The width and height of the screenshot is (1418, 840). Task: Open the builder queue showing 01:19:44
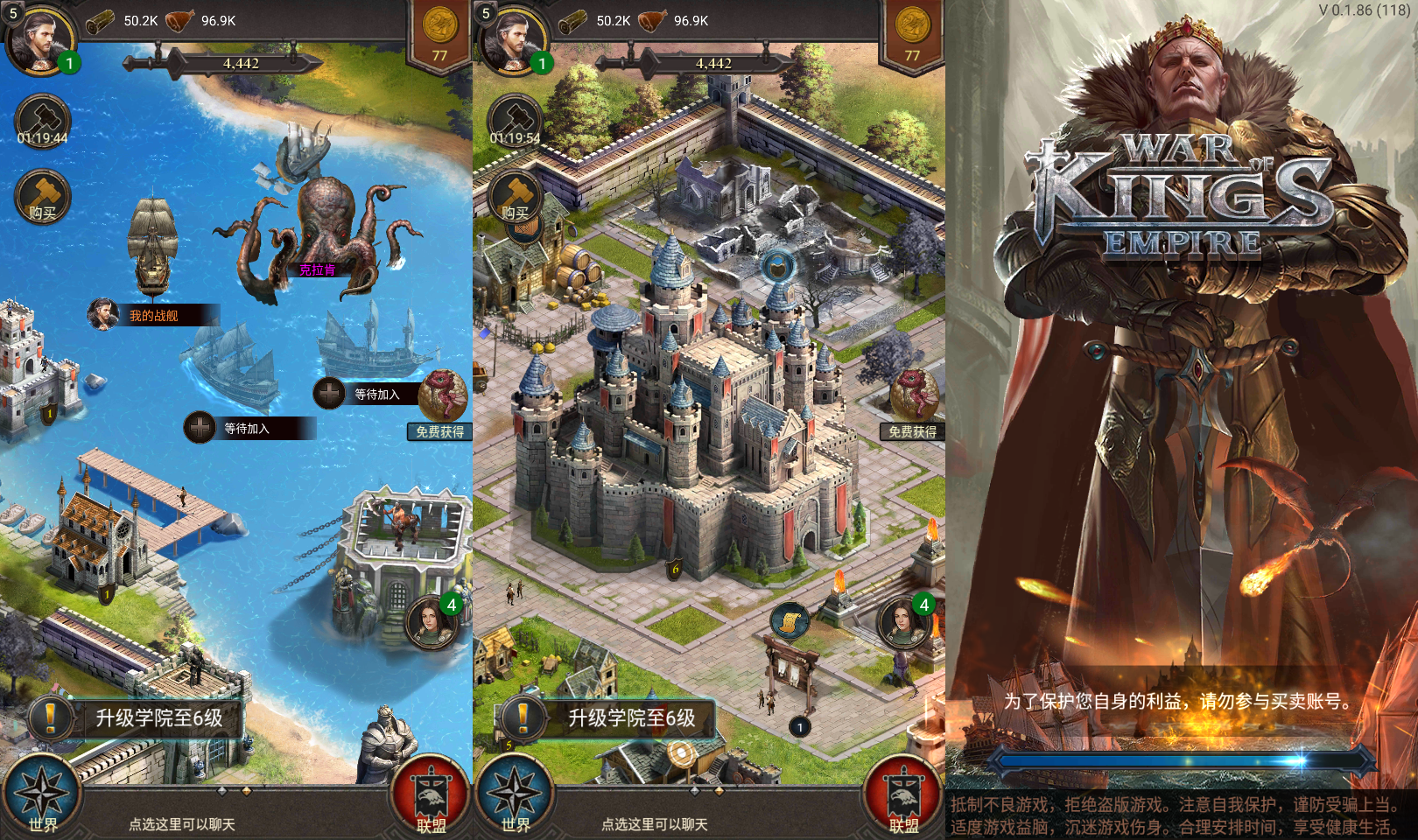(42, 121)
